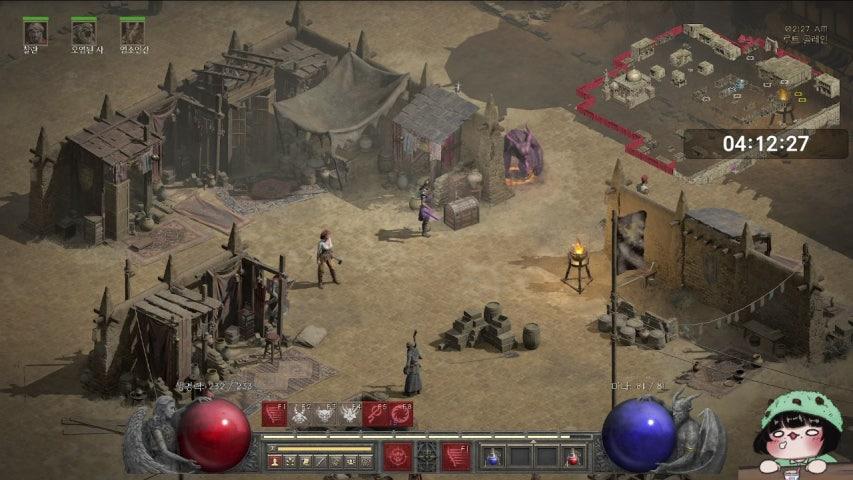The height and width of the screenshot is (480, 853).
Task: Open the right-mouse skill selector next to the belt
Action: pyautogui.click(x=456, y=457)
